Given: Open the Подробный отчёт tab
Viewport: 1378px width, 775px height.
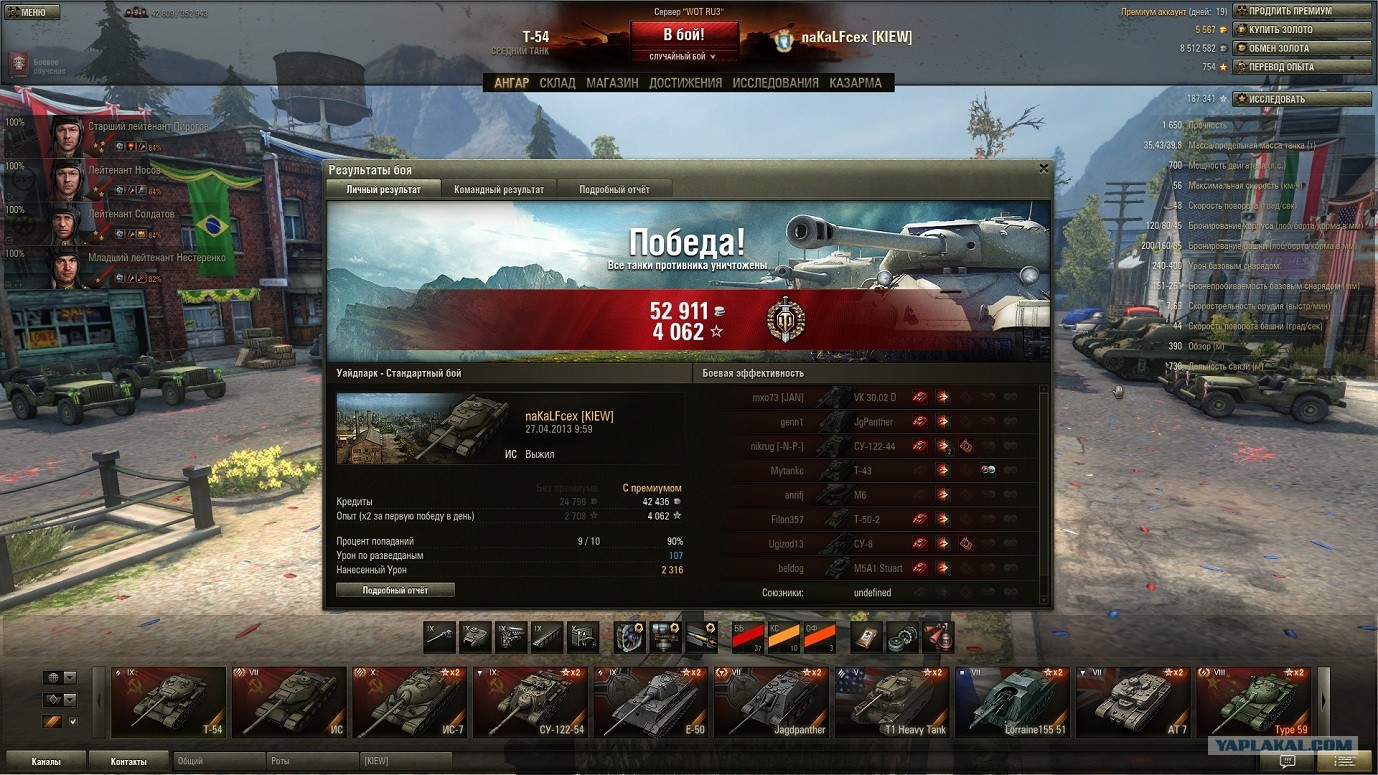Looking at the screenshot, I should [x=614, y=189].
